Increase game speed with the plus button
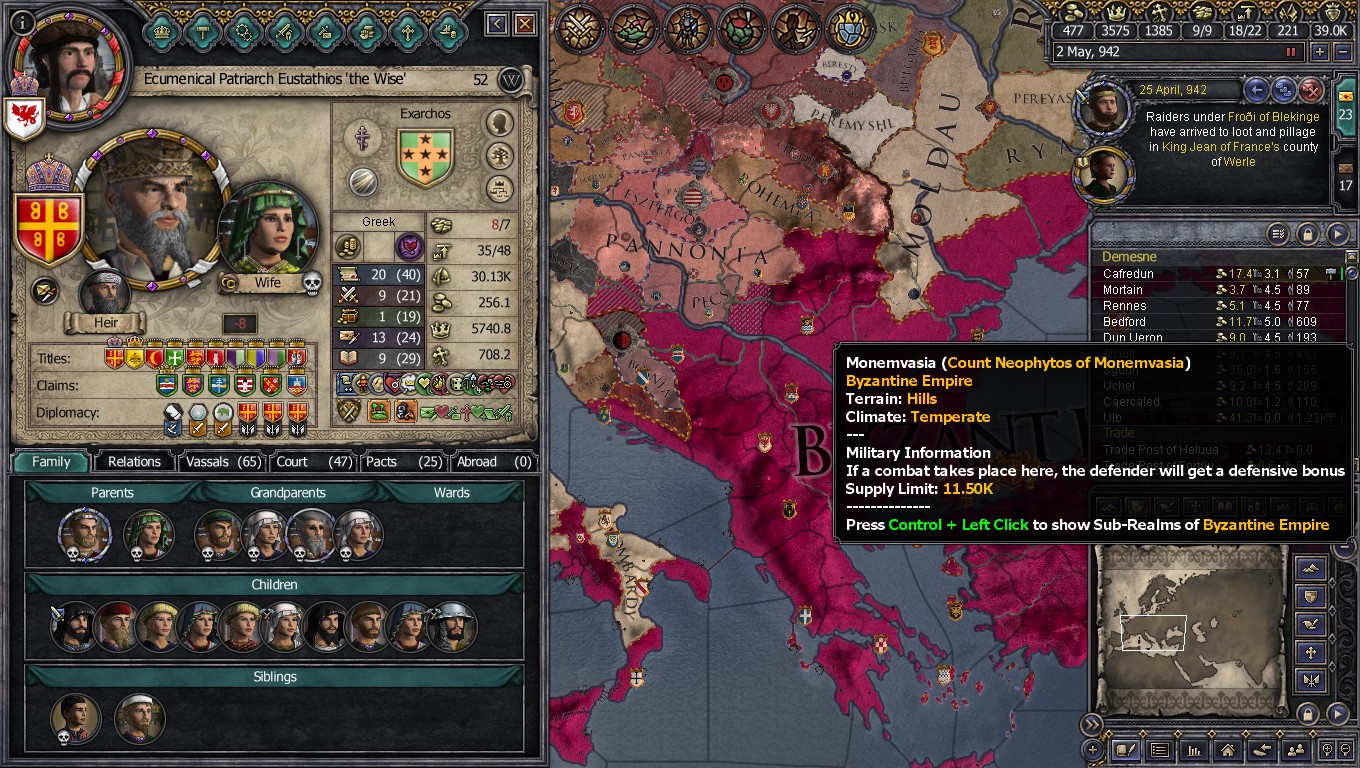Screen dimensions: 1360x768 point(1320,52)
